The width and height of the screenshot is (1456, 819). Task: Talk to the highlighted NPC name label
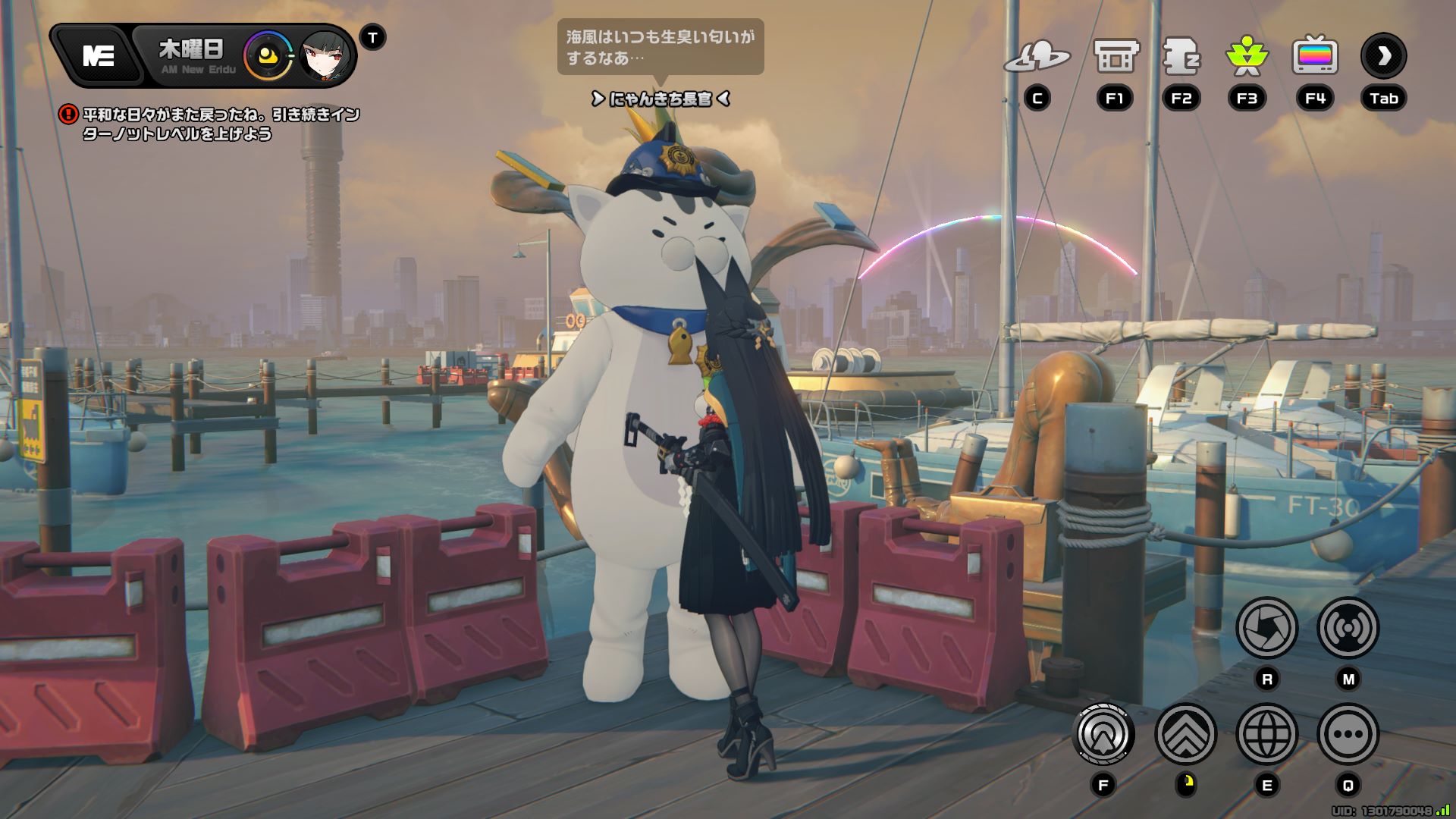pos(660,99)
